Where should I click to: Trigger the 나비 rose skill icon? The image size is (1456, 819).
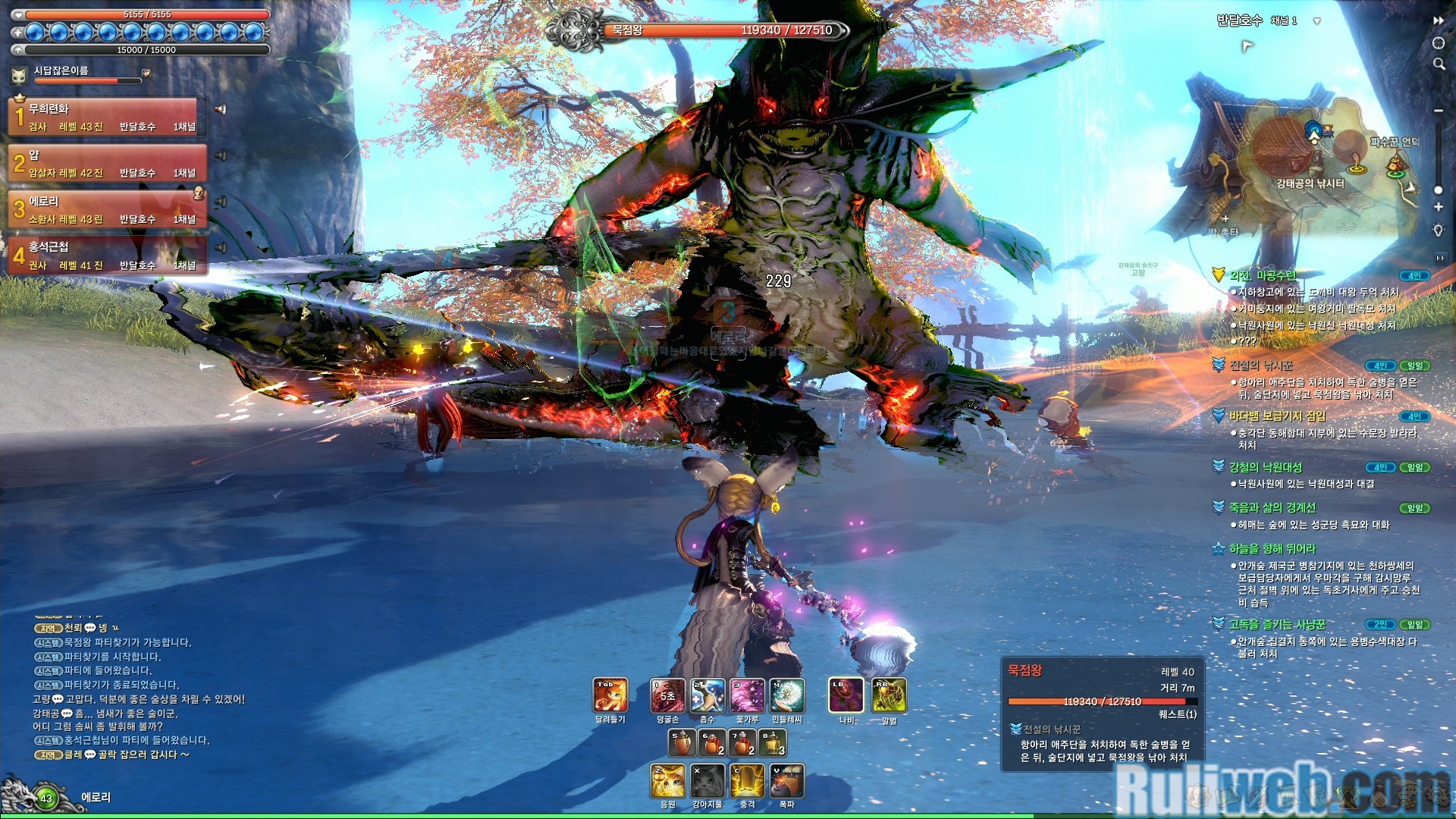(846, 695)
